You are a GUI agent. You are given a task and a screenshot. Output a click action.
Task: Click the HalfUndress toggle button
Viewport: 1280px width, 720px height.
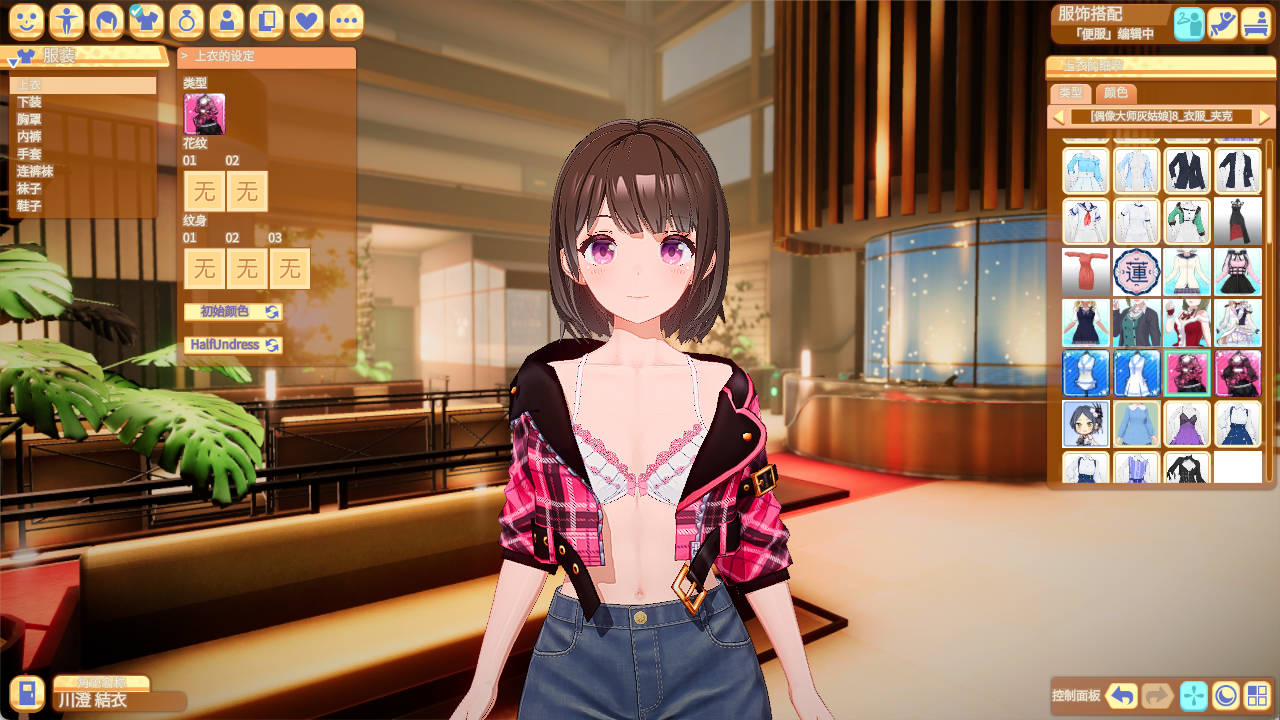point(225,344)
